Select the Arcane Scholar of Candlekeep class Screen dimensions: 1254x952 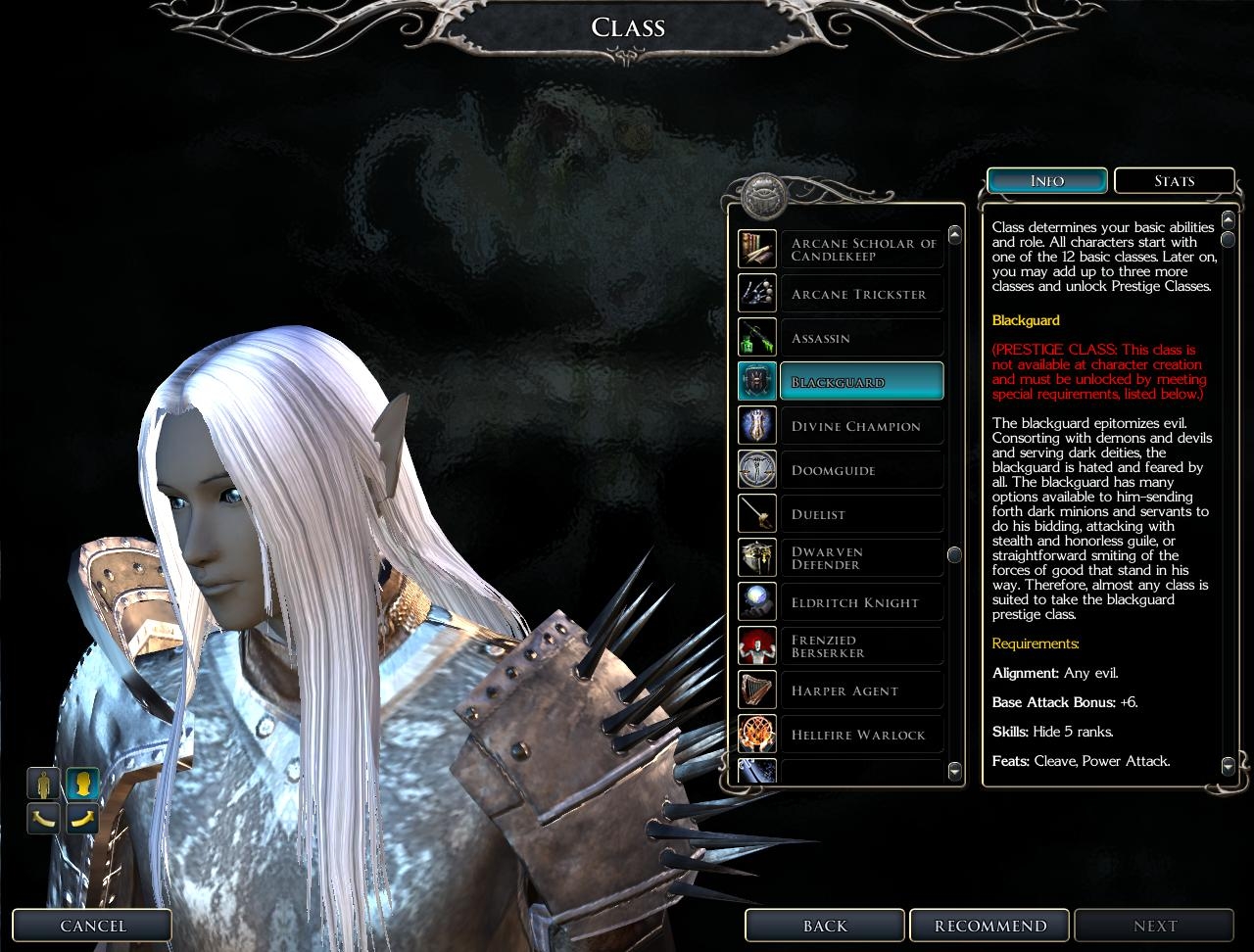pyautogui.click(x=861, y=250)
